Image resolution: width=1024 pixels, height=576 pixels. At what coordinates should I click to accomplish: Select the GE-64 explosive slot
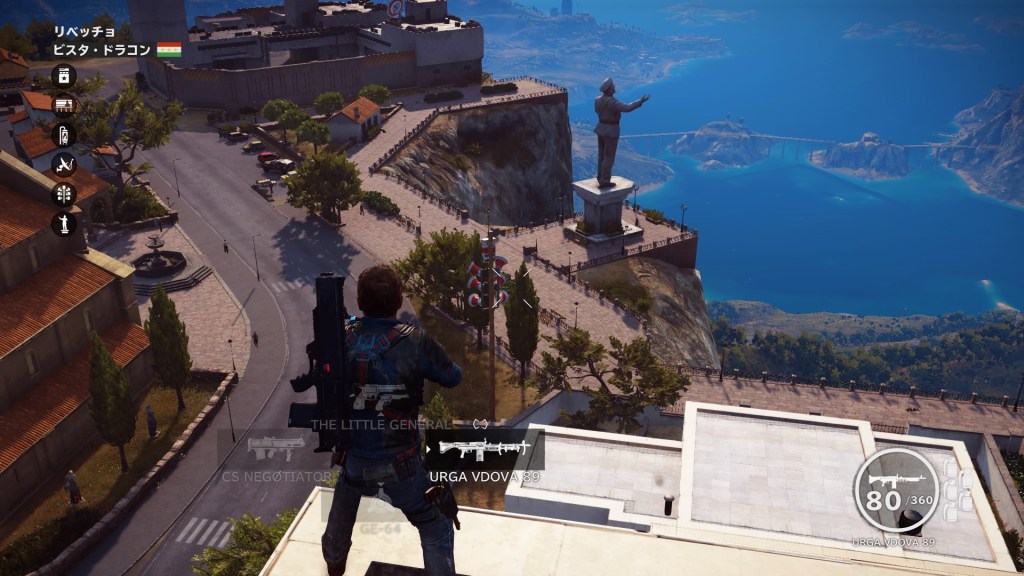[x=381, y=520]
